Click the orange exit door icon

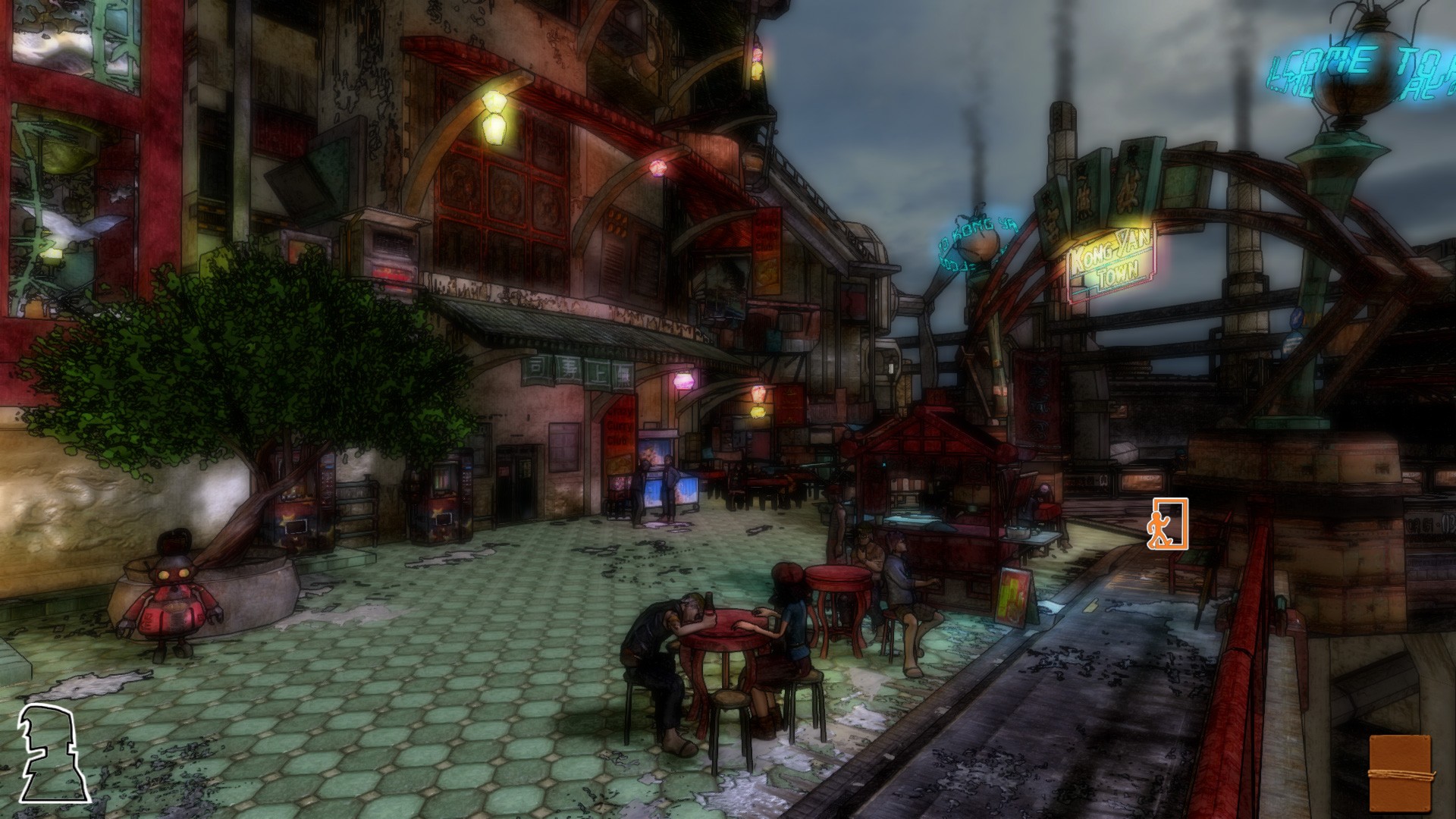[1167, 523]
